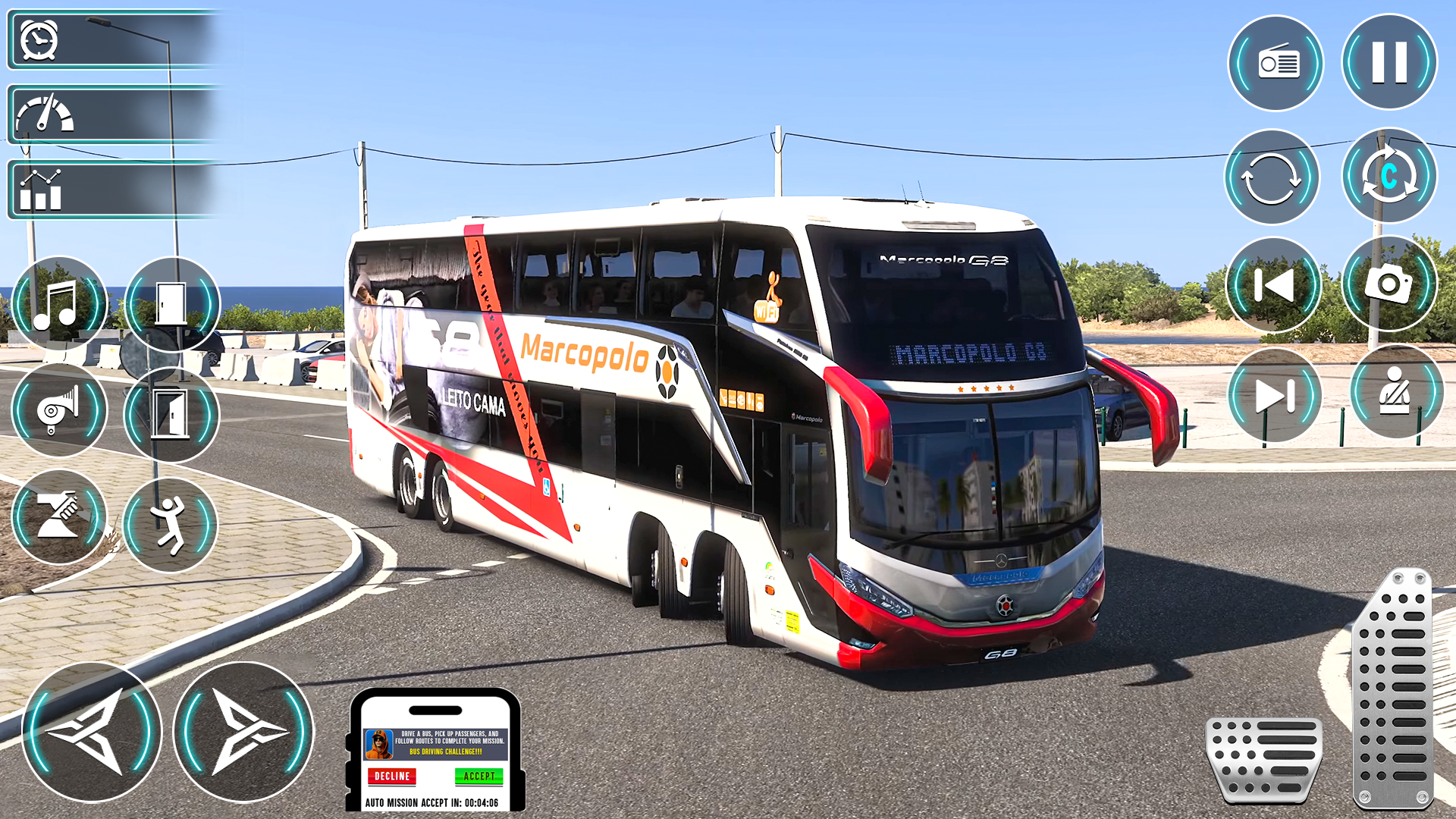Activate the cinematic C camera mode
The height and width of the screenshot is (819, 1456).
(1389, 176)
